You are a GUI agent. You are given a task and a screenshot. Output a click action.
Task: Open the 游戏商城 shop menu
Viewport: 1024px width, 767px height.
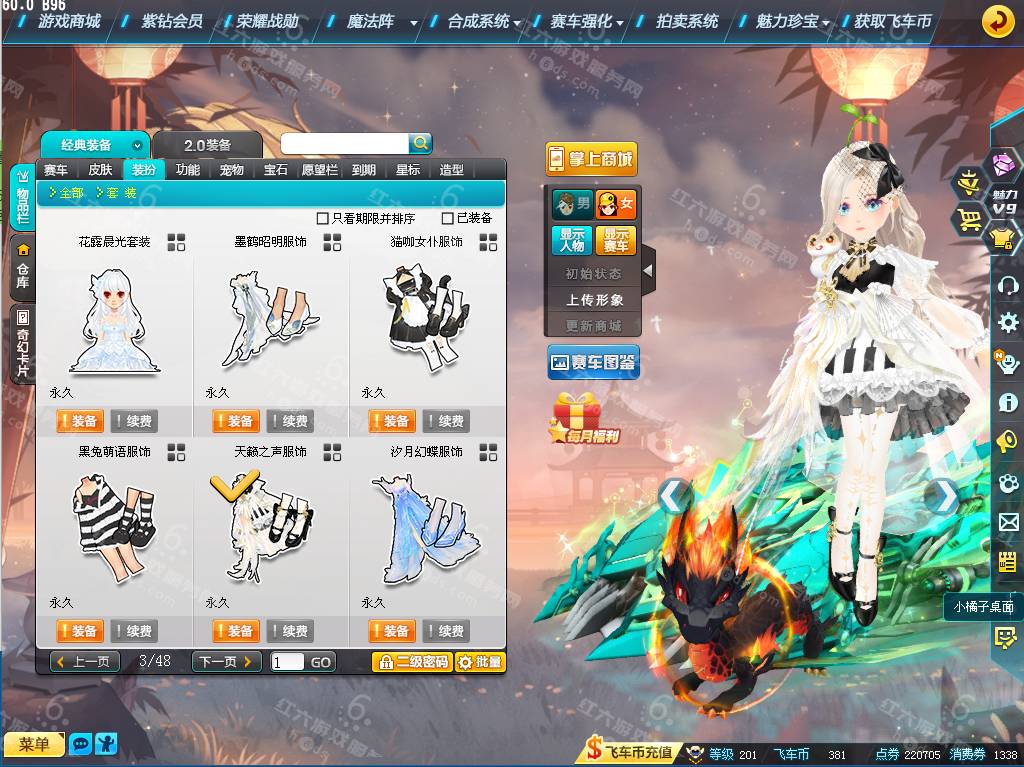[x=68, y=21]
